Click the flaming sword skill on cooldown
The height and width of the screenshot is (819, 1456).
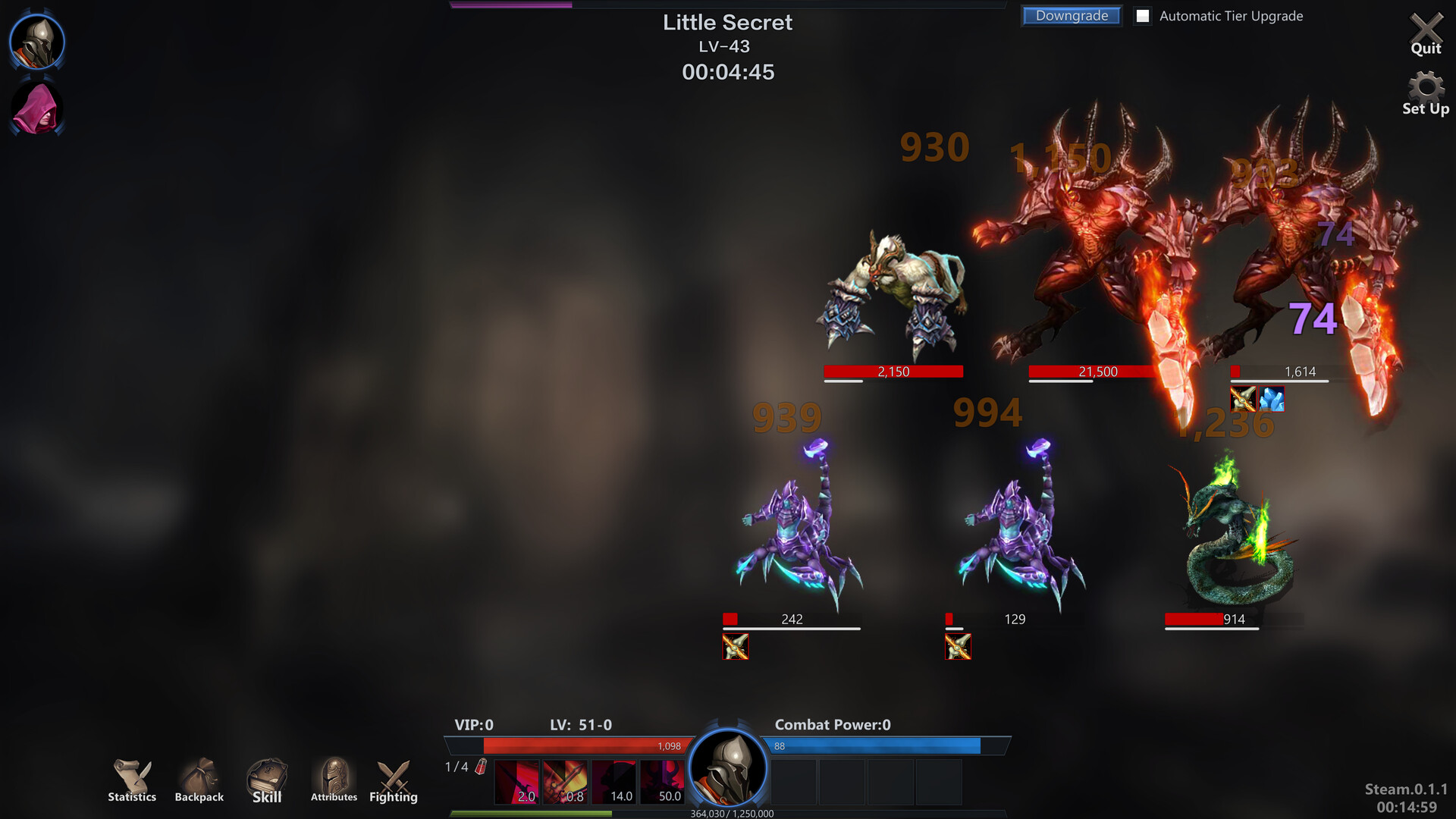[567, 781]
